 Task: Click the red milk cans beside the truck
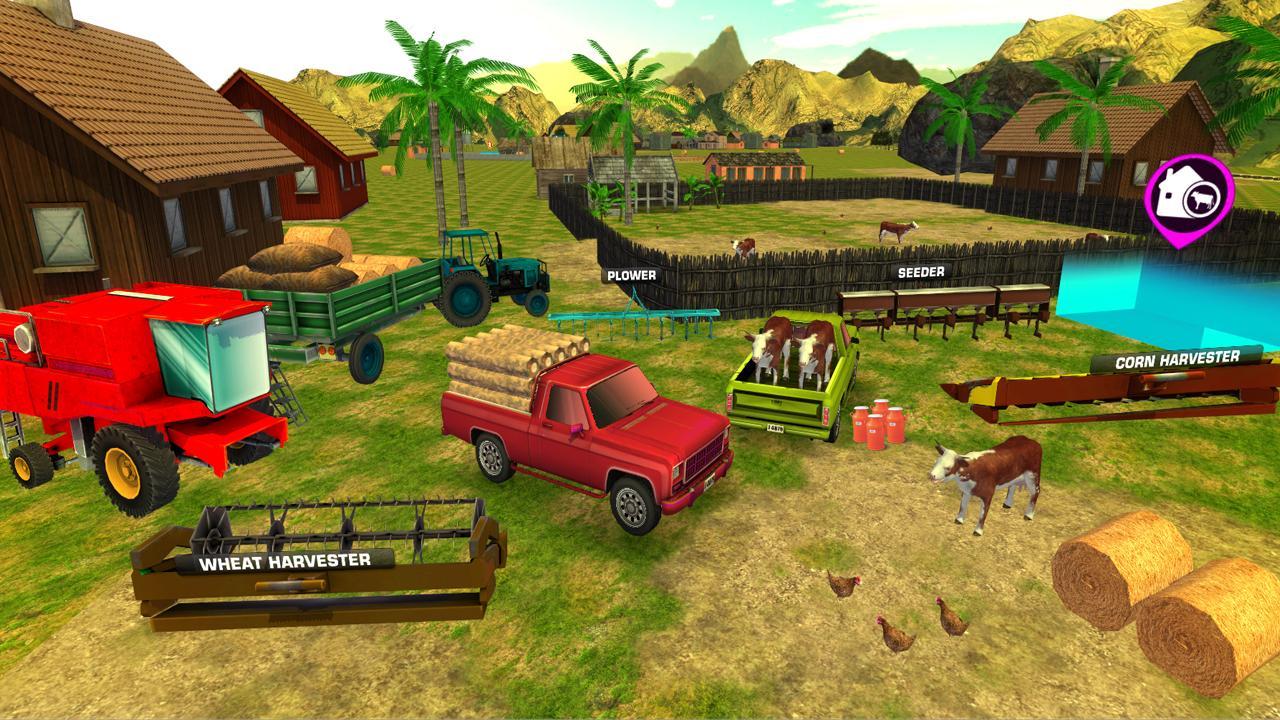tap(875, 425)
